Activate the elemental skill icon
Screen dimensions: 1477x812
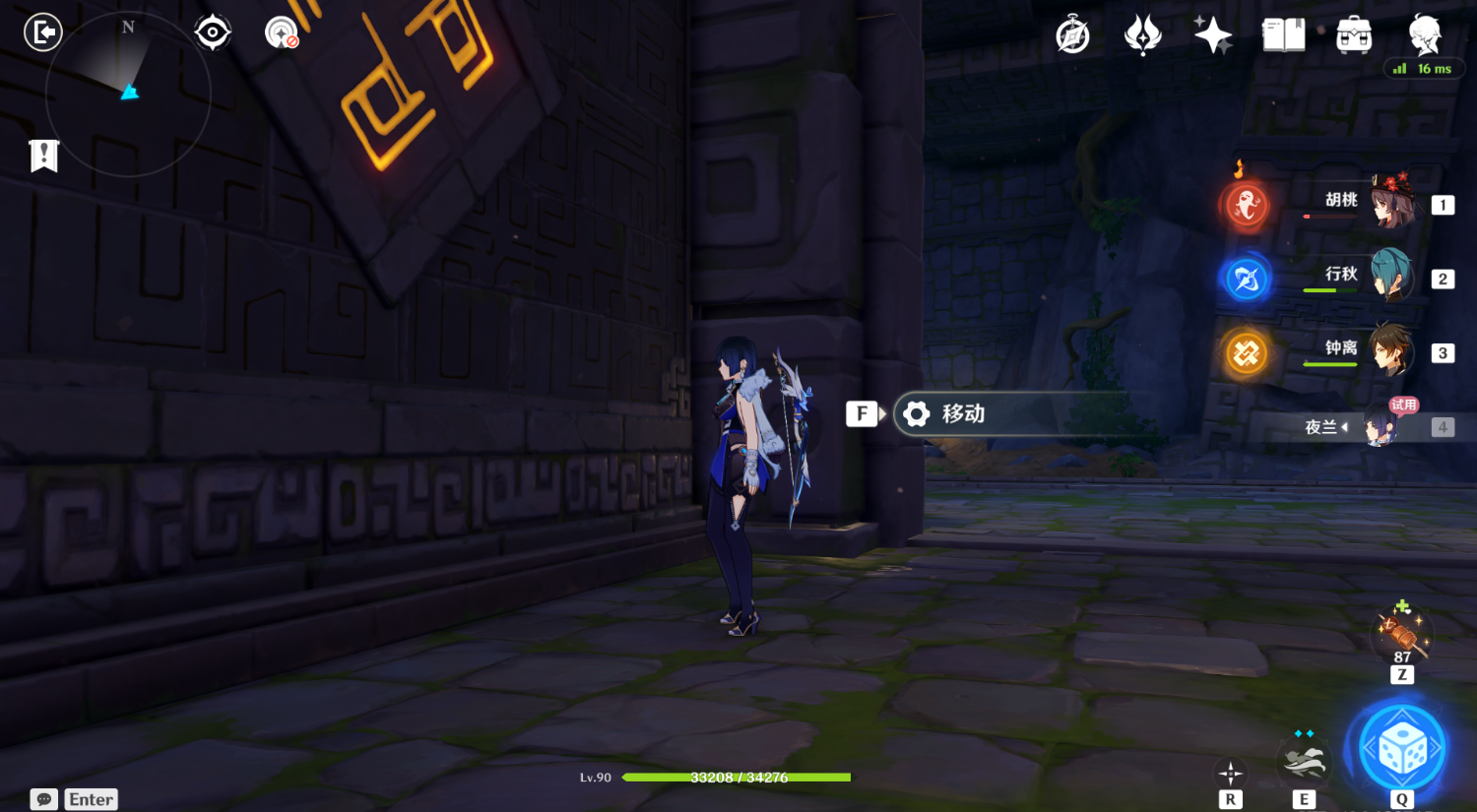tap(1304, 760)
